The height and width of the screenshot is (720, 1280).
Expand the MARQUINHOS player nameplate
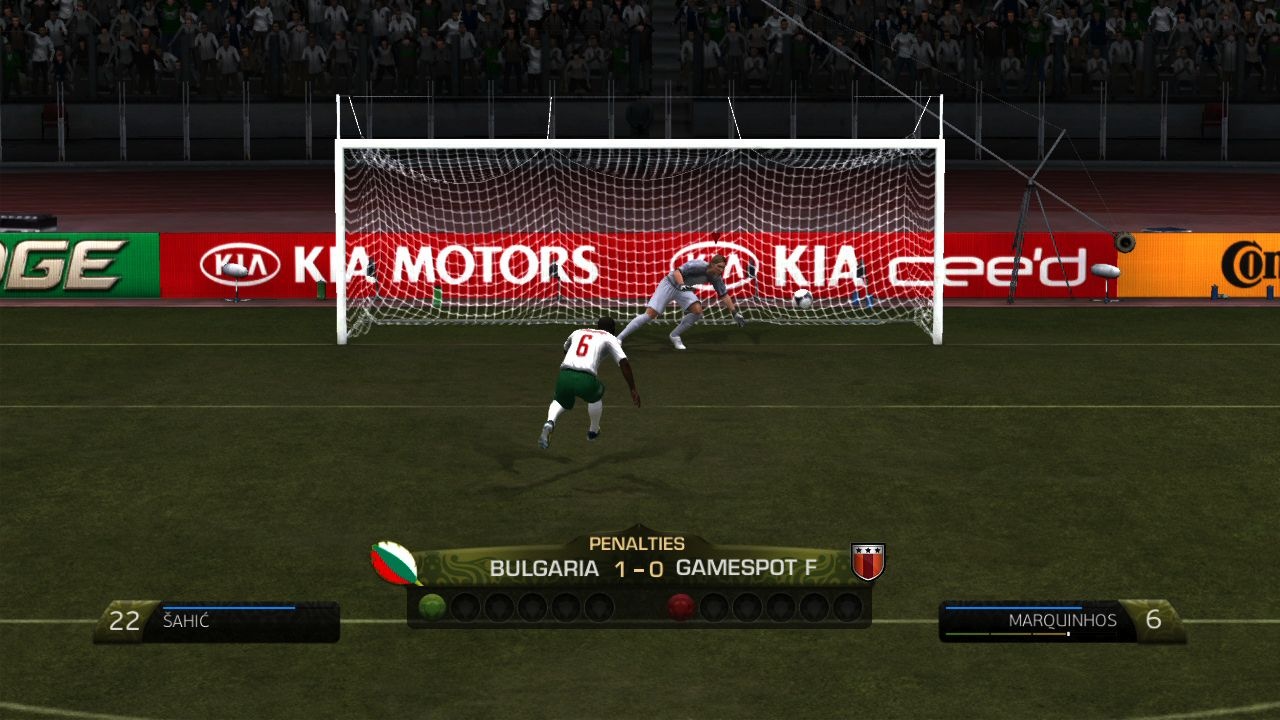tap(1063, 619)
